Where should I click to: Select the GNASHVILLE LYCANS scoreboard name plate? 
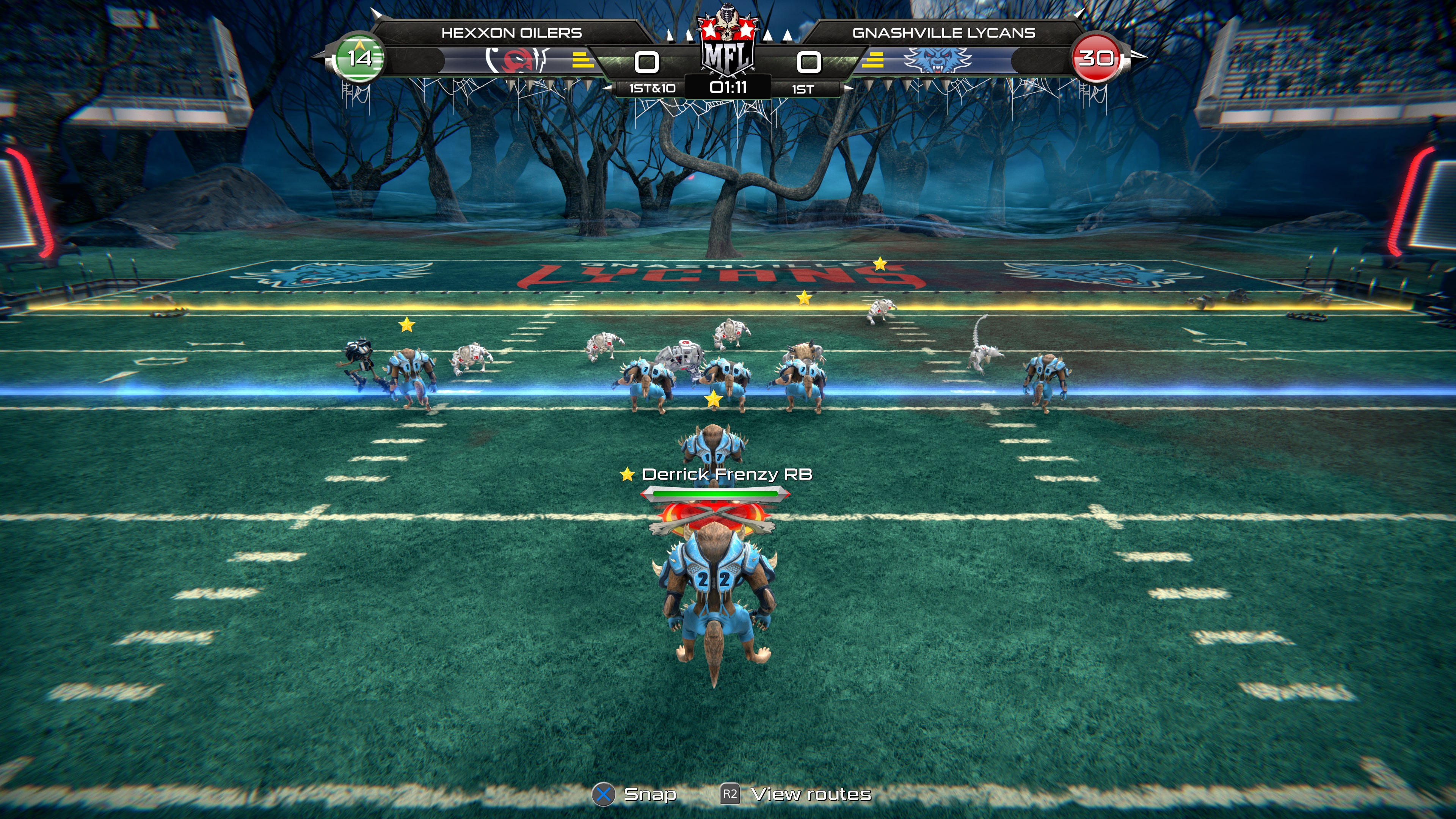[943, 33]
